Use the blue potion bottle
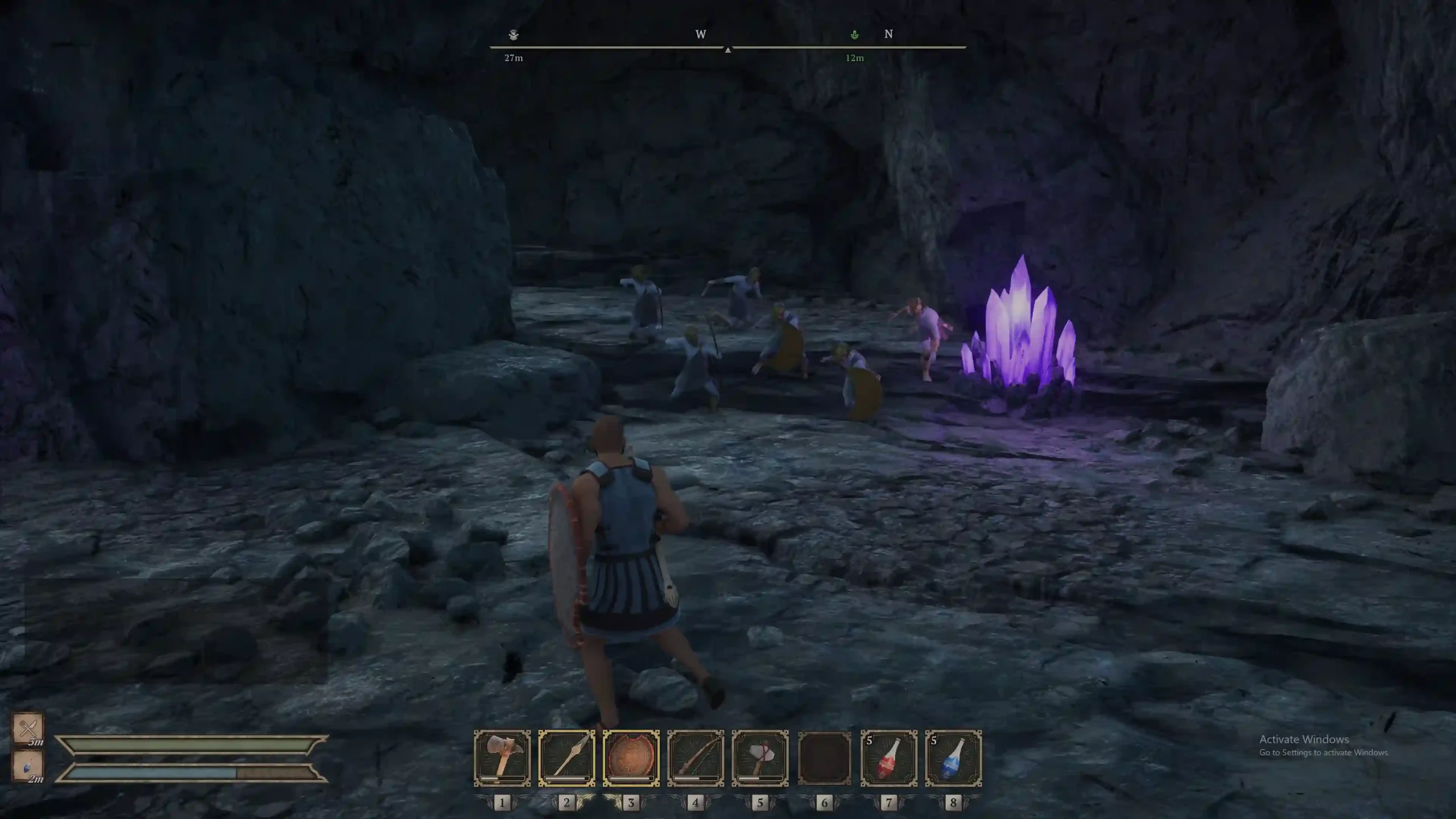Image resolution: width=1456 pixels, height=819 pixels. (x=953, y=758)
